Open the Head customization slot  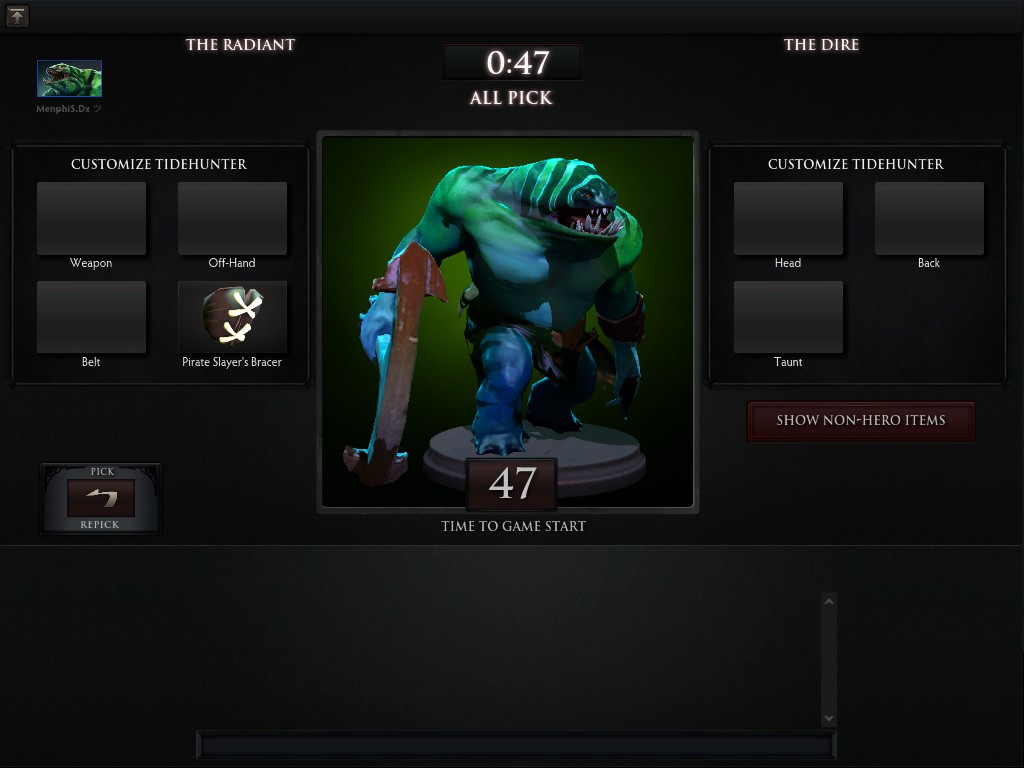click(x=788, y=218)
